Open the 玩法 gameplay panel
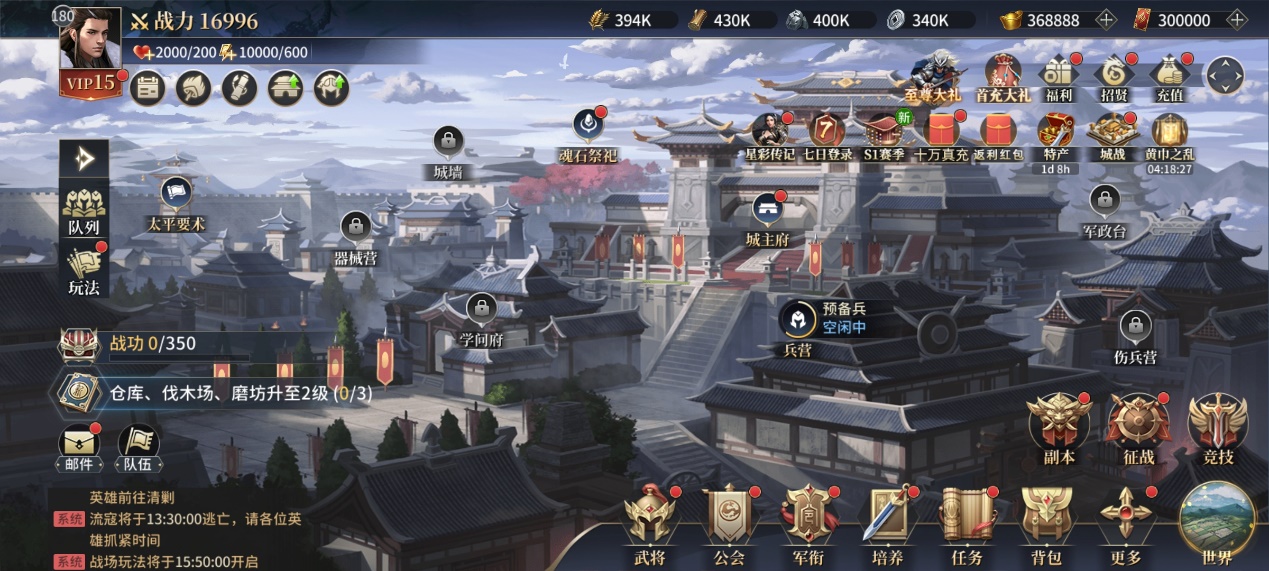Screen dimensions: 1269x571 tap(84, 268)
